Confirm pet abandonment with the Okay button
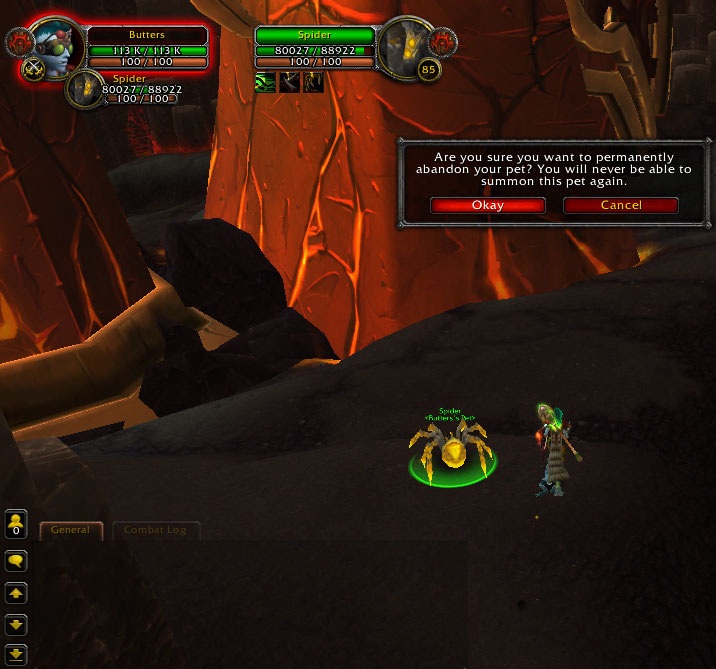This screenshot has width=716, height=669. [x=487, y=205]
